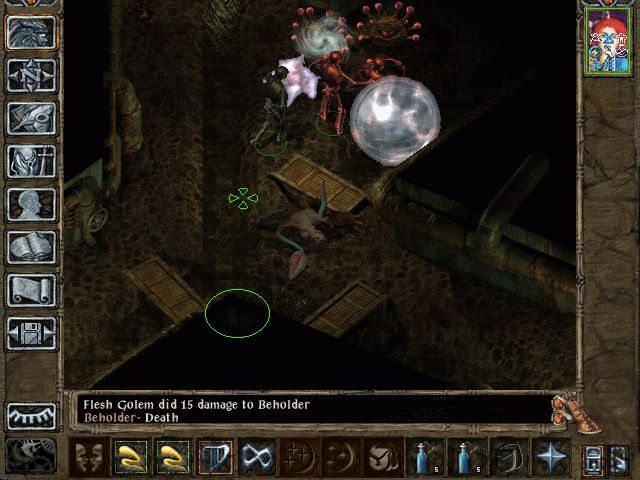Click the closed-eye rest button

coord(31,415)
